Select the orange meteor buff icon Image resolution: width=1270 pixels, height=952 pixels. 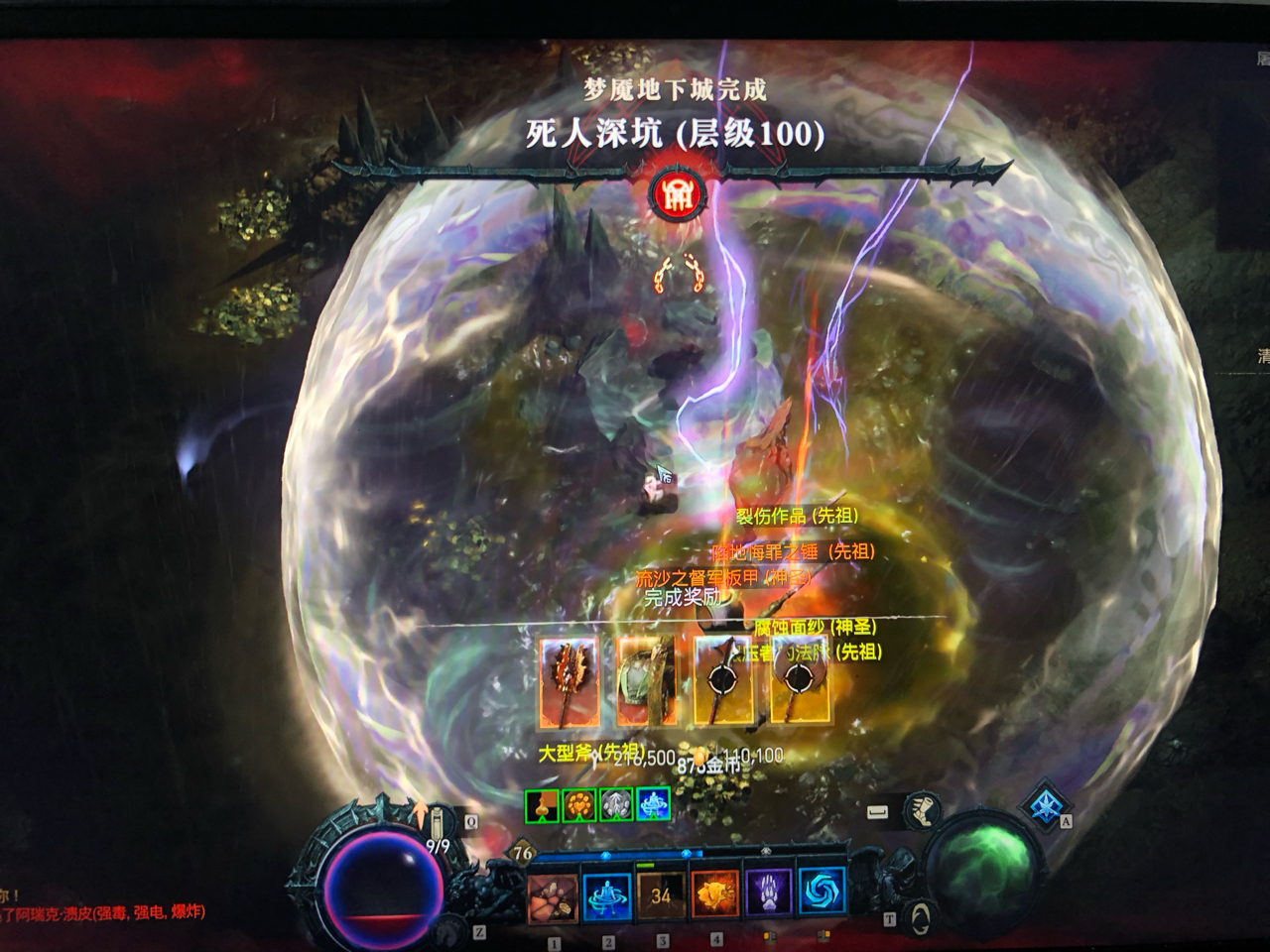[x=578, y=805]
